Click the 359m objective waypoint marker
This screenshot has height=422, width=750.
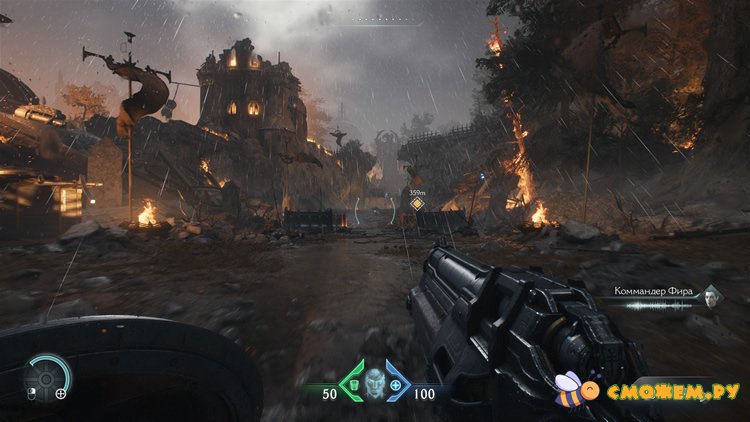(416, 204)
